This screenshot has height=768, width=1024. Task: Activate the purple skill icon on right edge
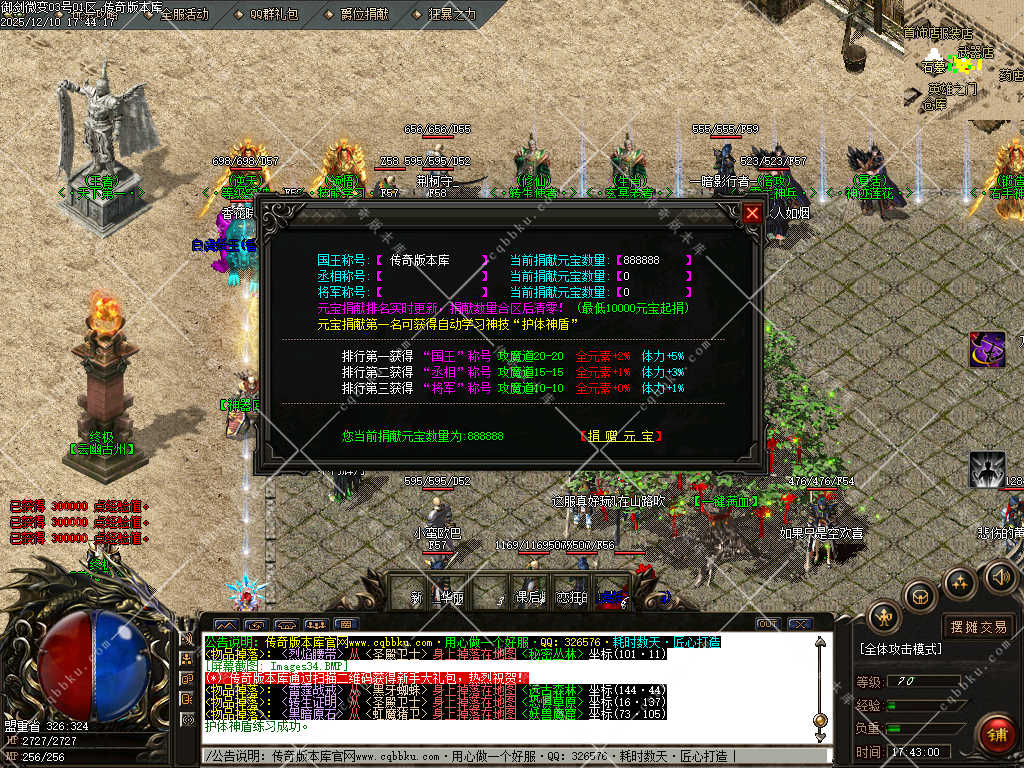(x=987, y=349)
